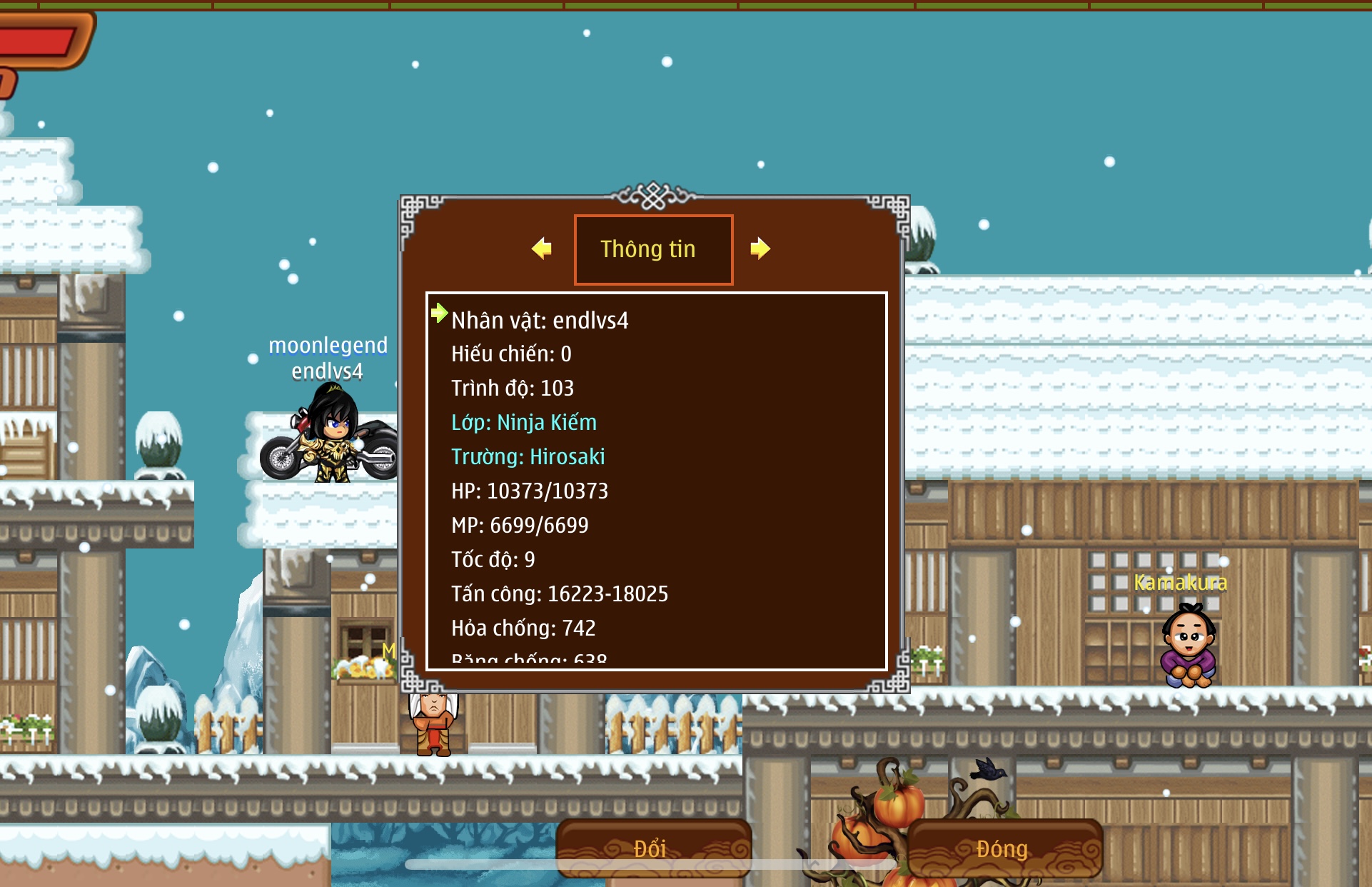The height and width of the screenshot is (887, 1372).
Task: Select the Tốc độ: 9 row
Action: [493, 560]
